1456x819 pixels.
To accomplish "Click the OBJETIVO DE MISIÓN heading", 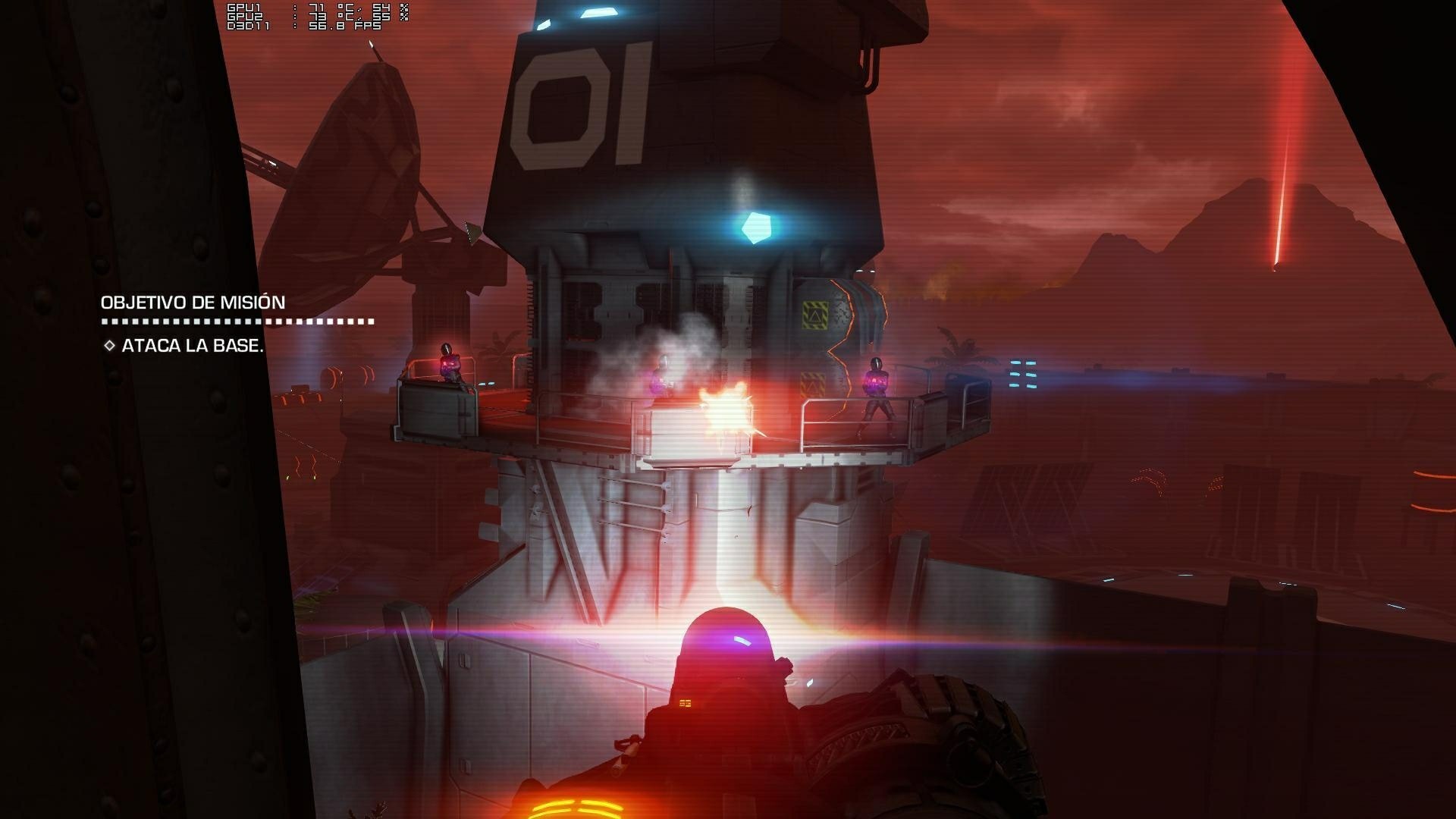I will (x=193, y=301).
